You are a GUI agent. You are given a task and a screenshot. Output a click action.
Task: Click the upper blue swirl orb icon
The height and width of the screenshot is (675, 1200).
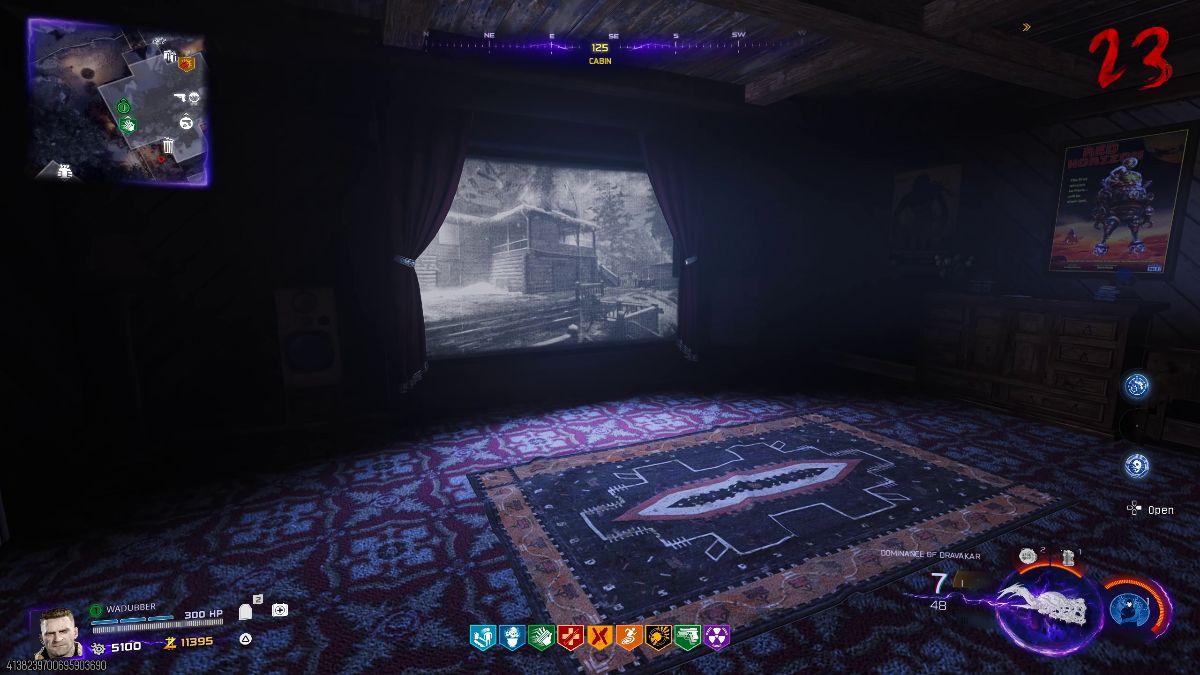click(x=1136, y=385)
